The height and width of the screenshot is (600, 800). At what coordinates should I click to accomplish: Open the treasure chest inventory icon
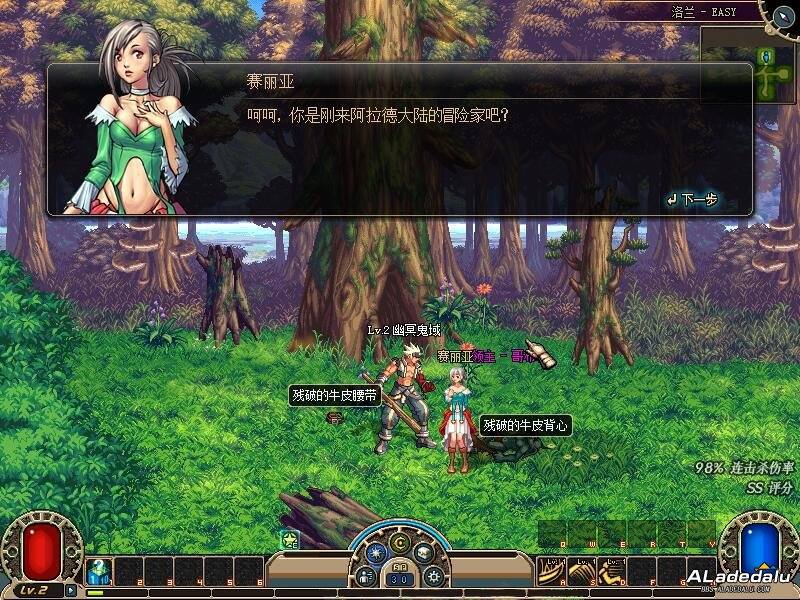tap(423, 551)
